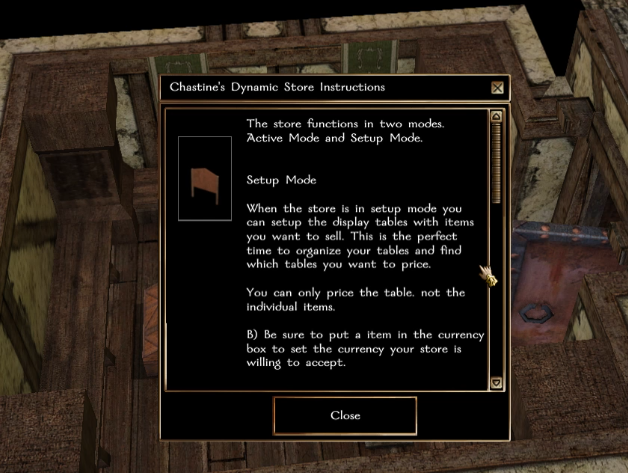This screenshot has width=628, height=473.
Task: Click the scrollbar's down arrow
Action: [x=496, y=382]
